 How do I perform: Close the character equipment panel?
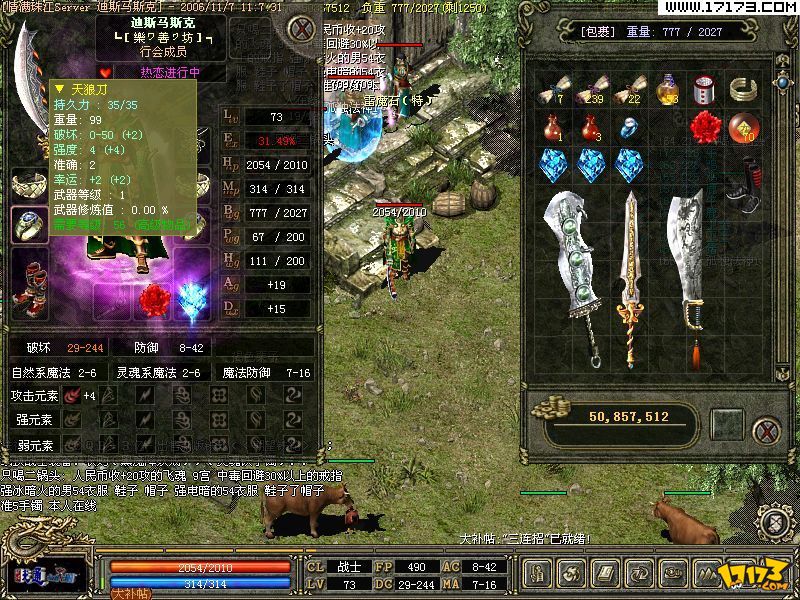coord(298,28)
